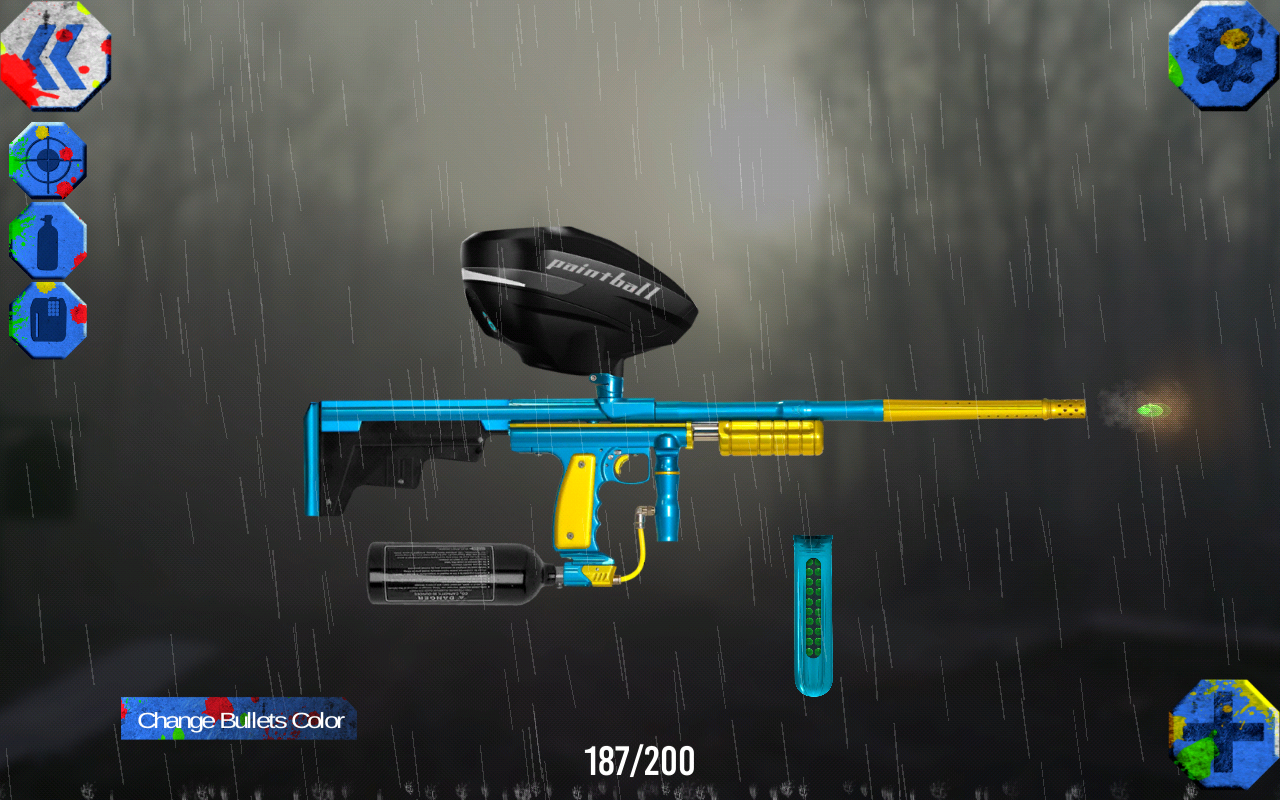
Task: Open the CO2 bottle sidebar icon
Action: point(47,240)
